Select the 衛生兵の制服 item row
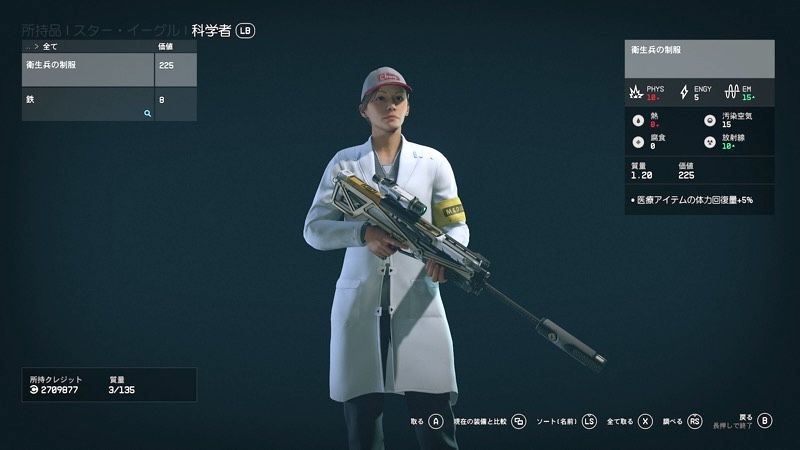800x450 pixels. 88,69
